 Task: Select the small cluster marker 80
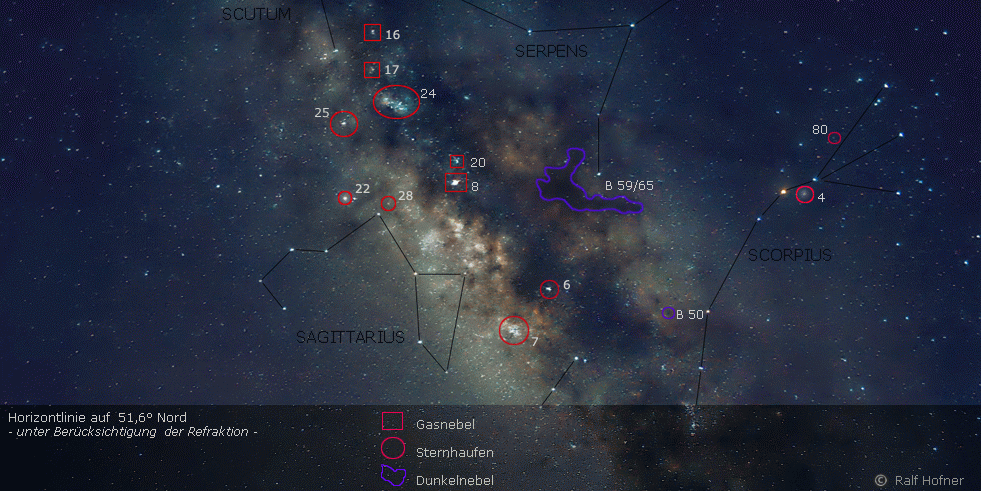click(834, 138)
